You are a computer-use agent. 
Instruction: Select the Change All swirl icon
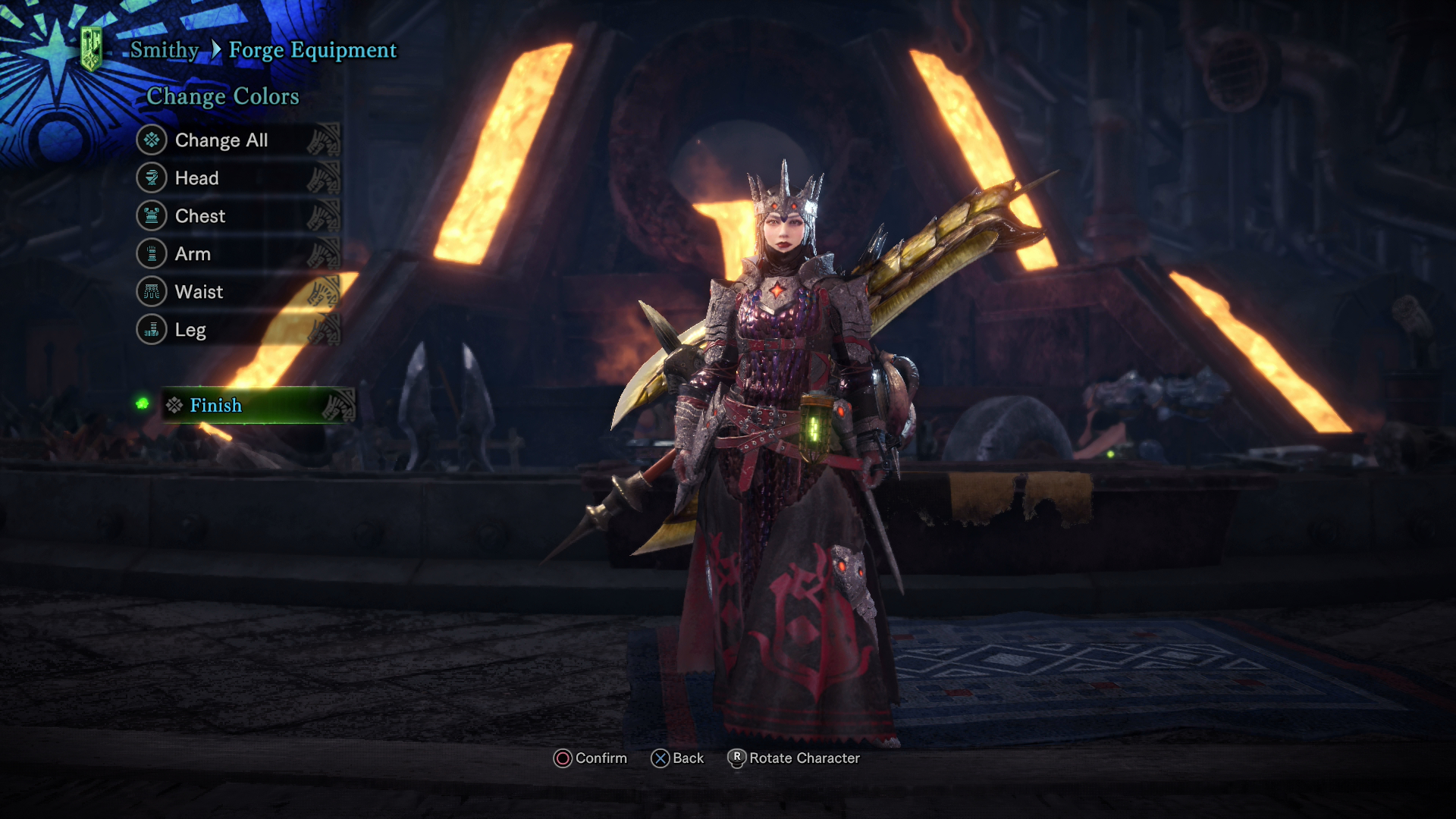pyautogui.click(x=152, y=140)
